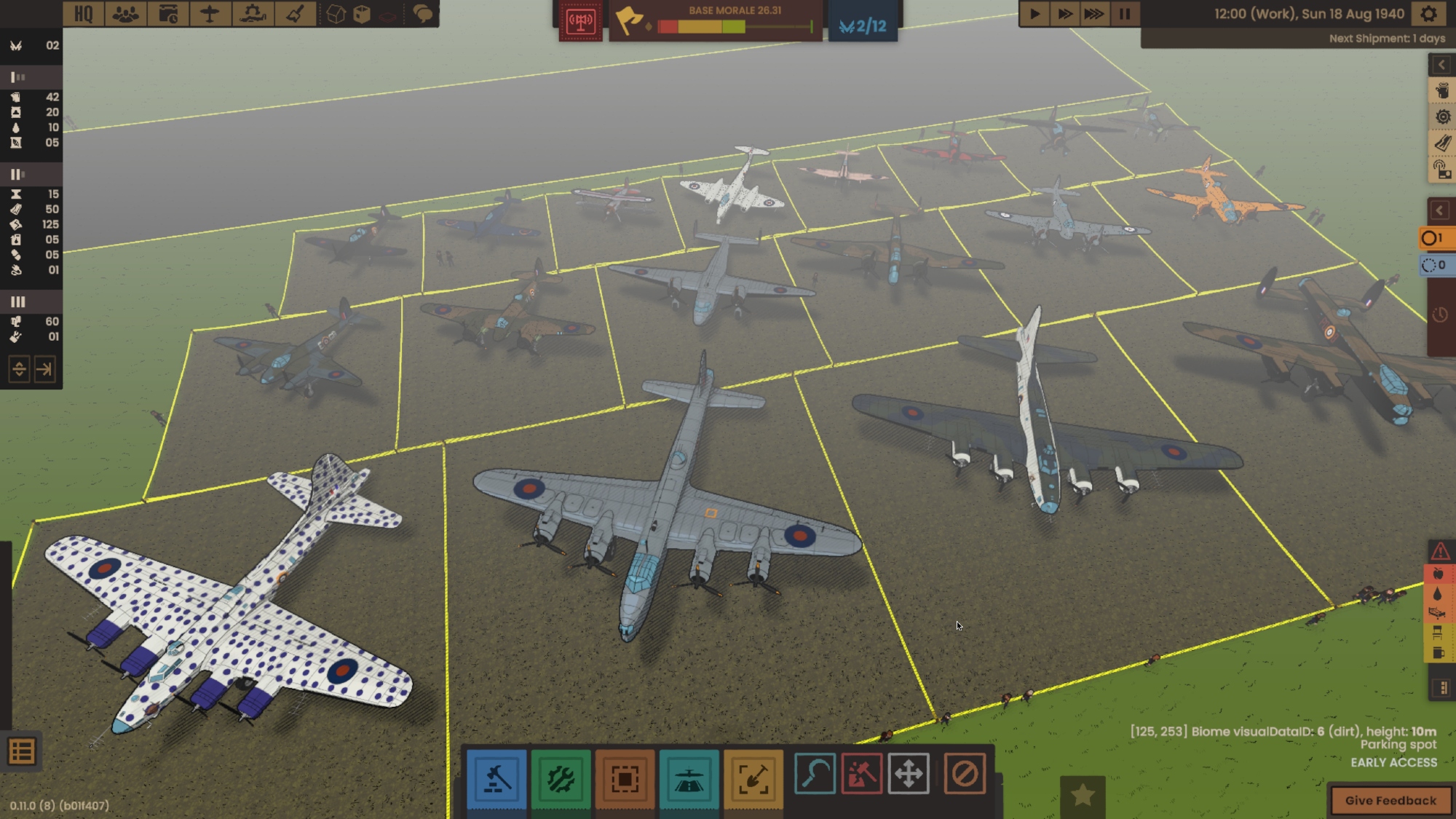1456x819 pixels.
Task: Select the teal runway tool
Action: pyautogui.click(x=689, y=778)
